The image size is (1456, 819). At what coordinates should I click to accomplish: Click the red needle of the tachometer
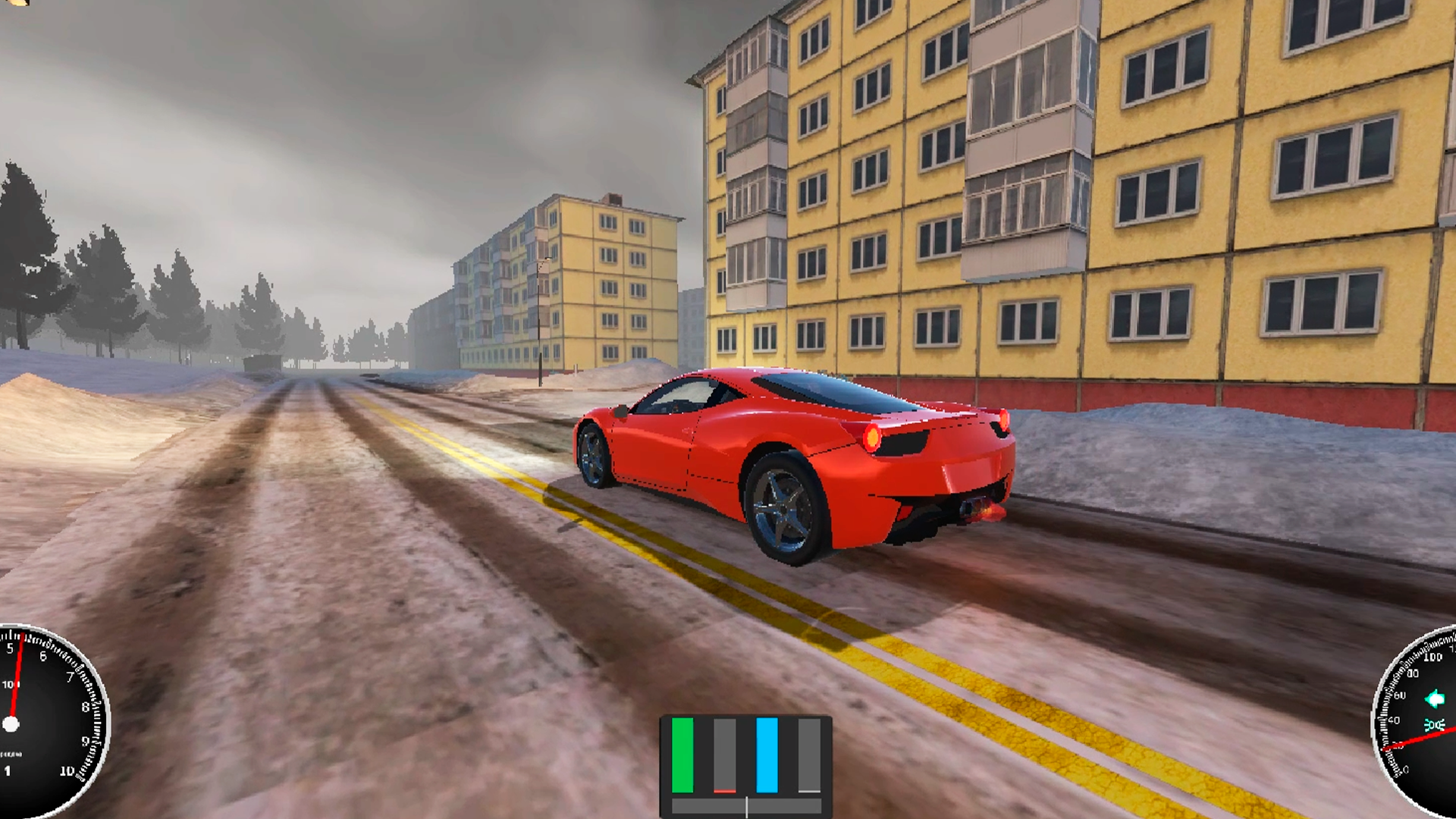pos(15,682)
